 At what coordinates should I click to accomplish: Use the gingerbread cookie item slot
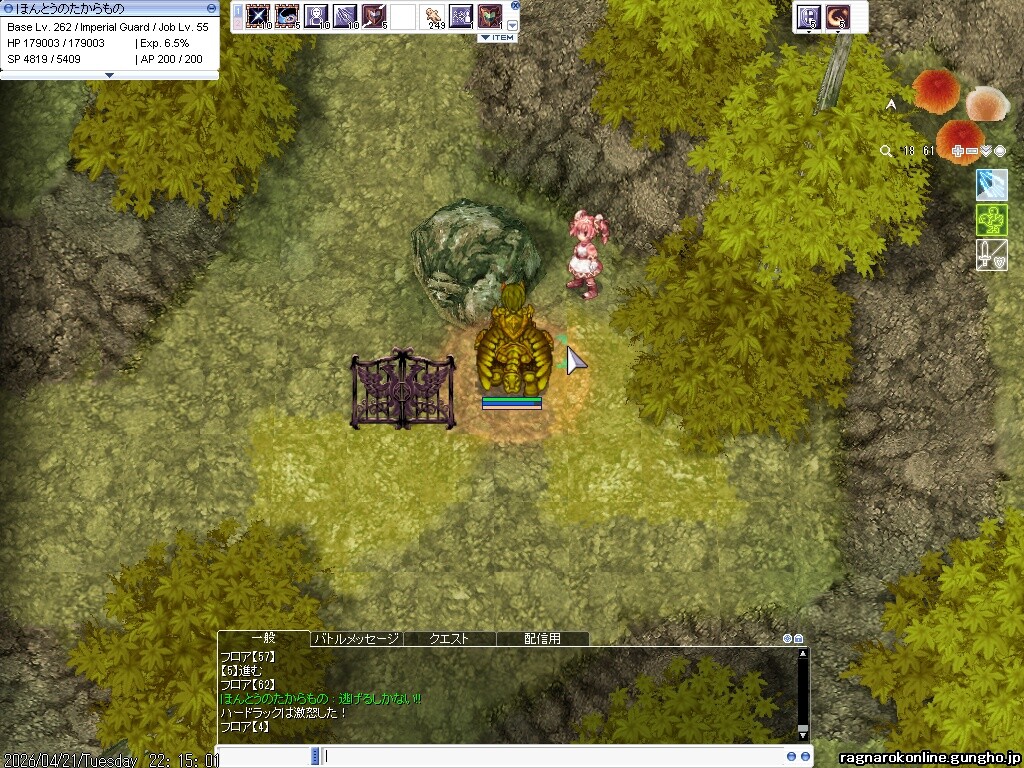tap(433, 16)
